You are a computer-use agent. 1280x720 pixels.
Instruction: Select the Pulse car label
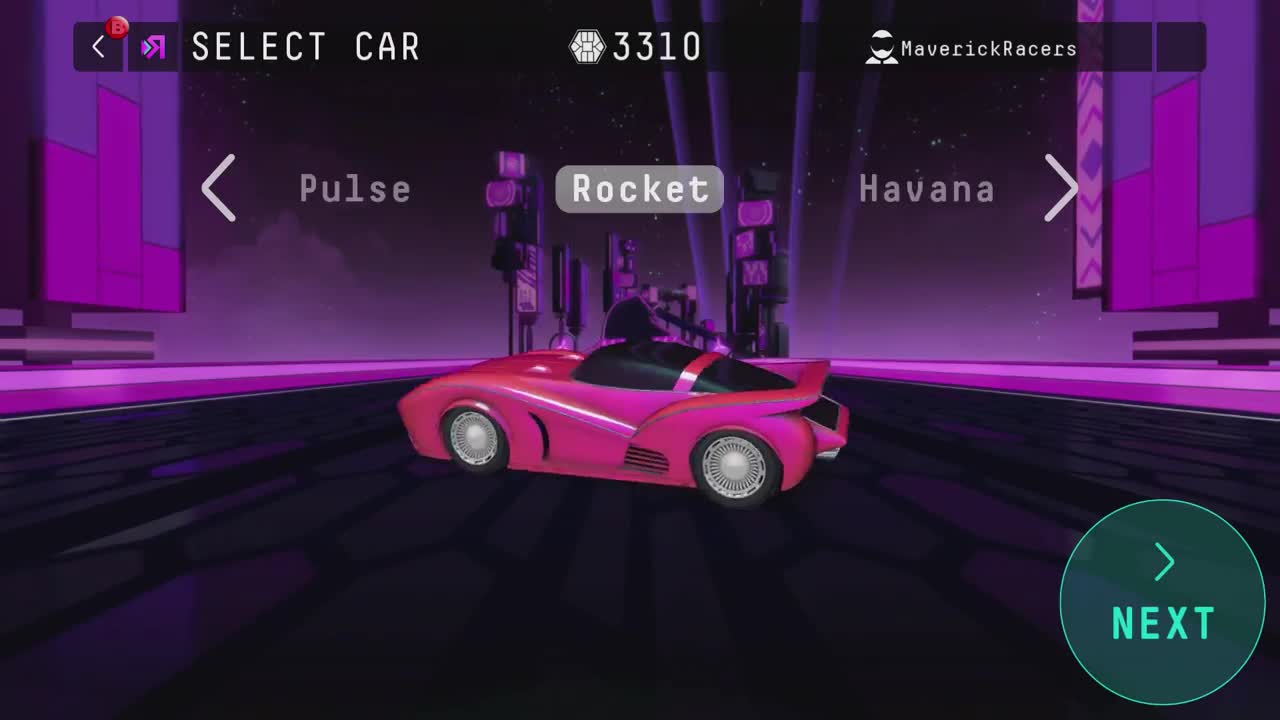(x=355, y=189)
